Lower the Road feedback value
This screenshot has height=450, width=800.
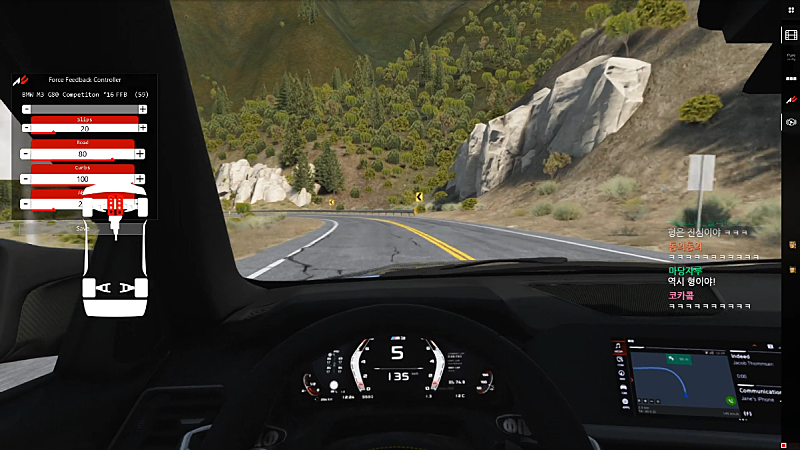click(x=27, y=154)
